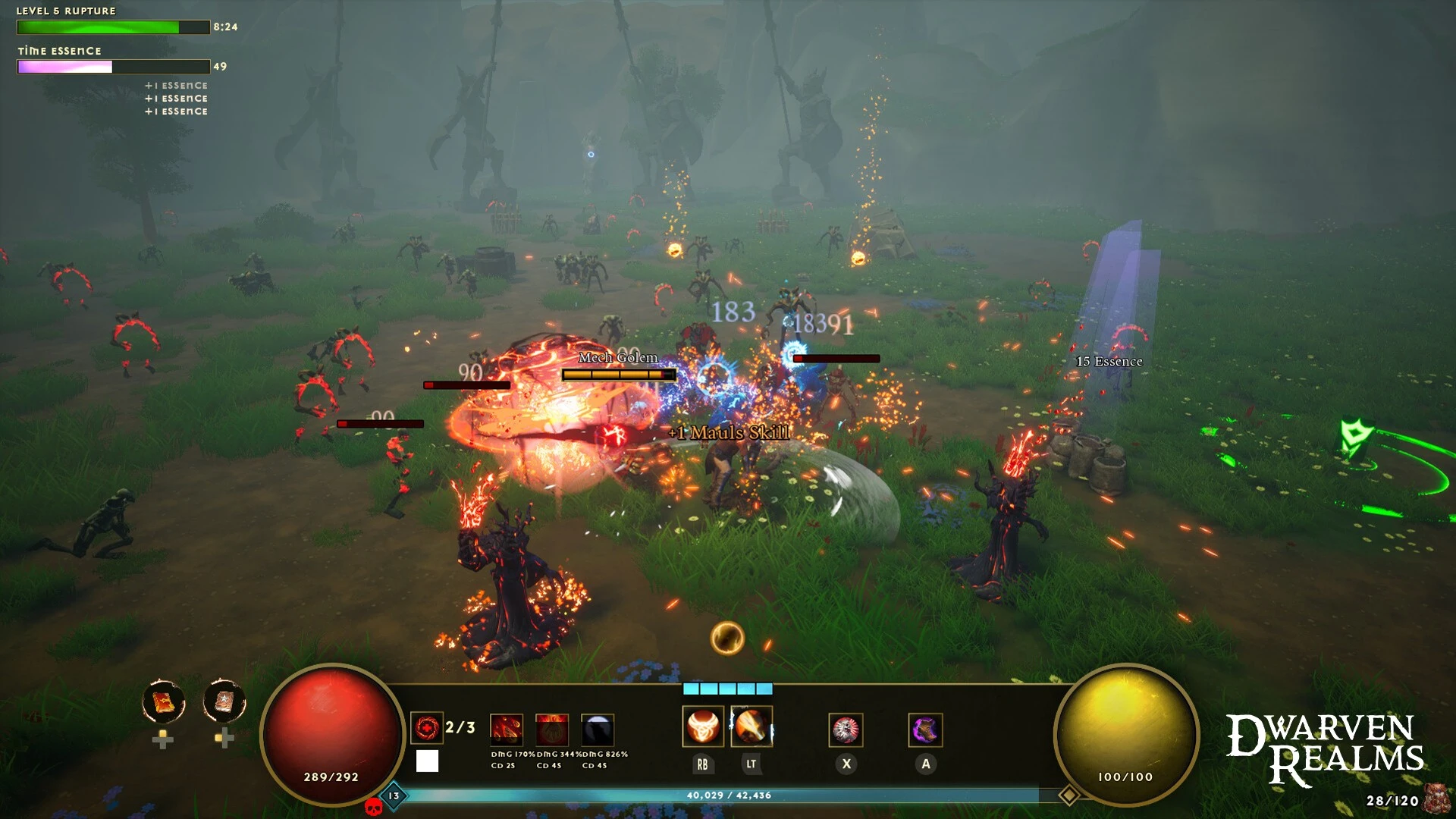Select the red flame skill, DMG 344%
The height and width of the screenshot is (819, 1456).
click(x=551, y=730)
